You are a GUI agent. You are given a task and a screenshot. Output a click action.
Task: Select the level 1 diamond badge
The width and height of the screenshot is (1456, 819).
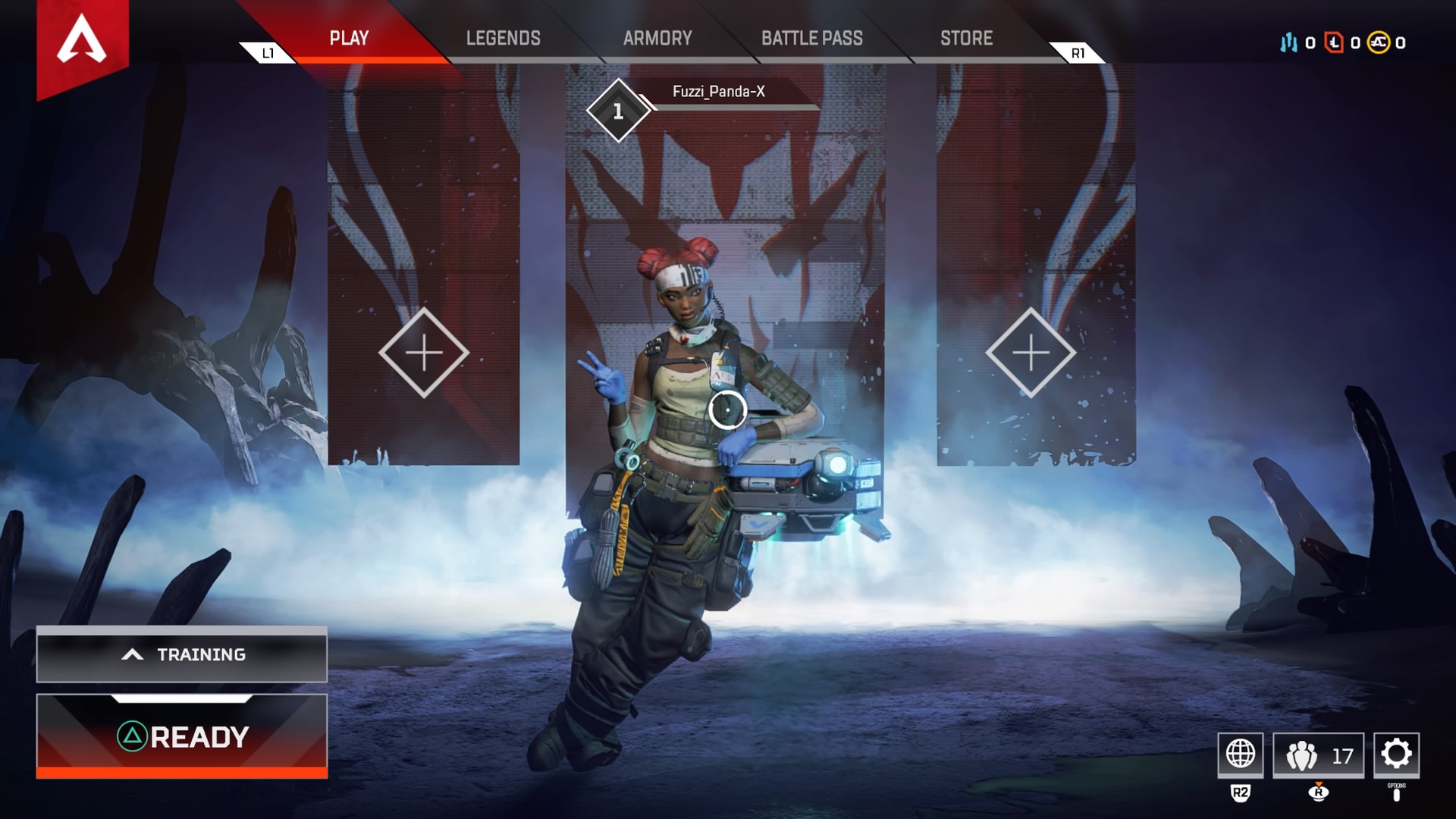618,111
